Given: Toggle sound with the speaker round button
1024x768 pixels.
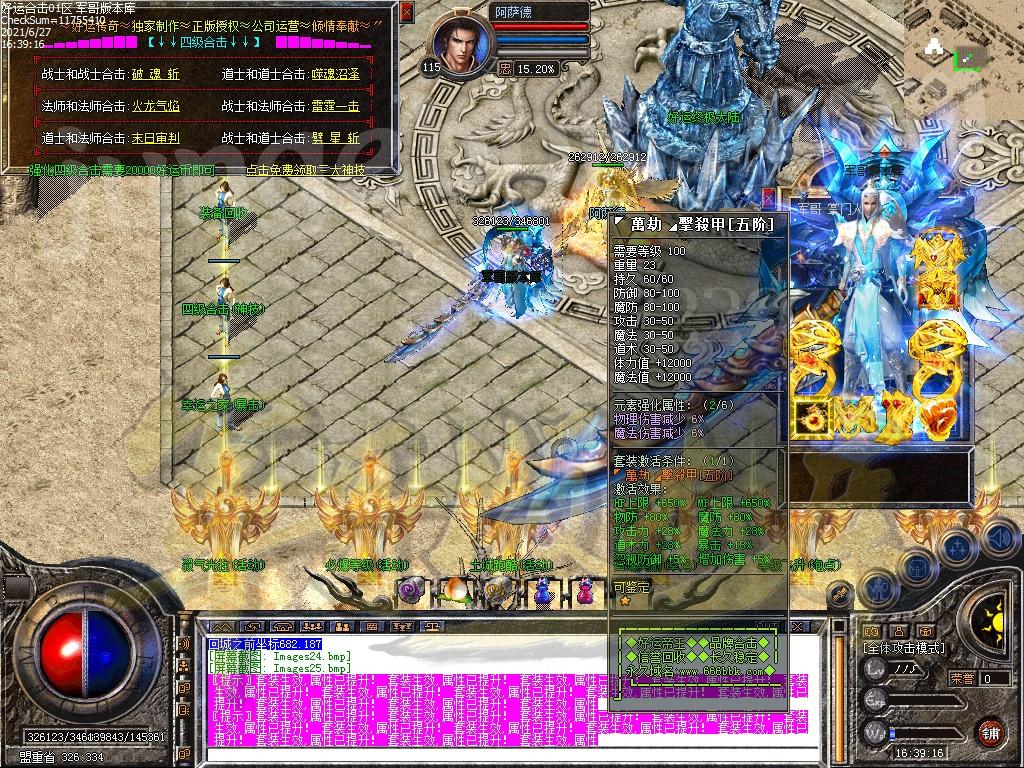Looking at the screenshot, I should (1000, 538).
